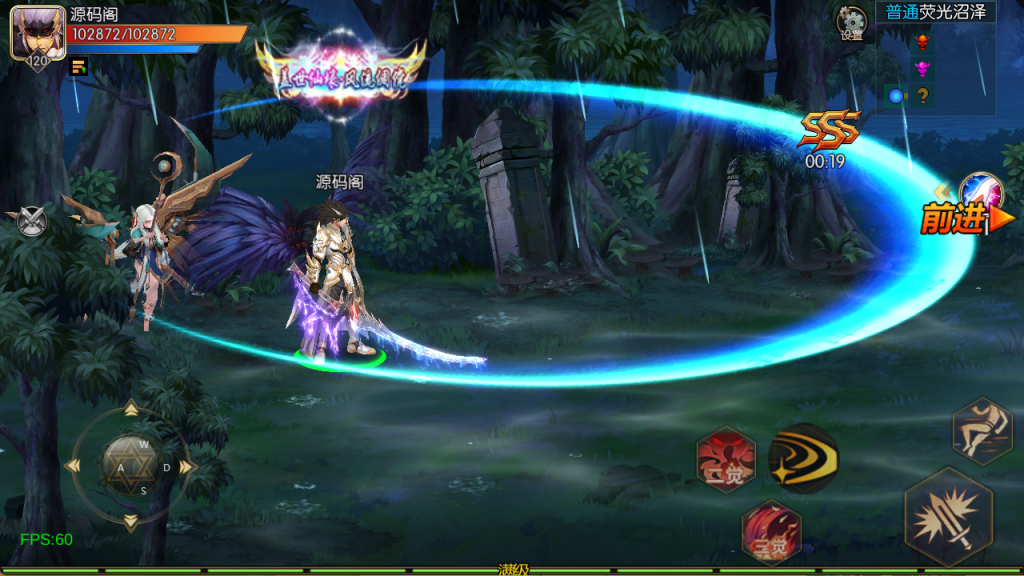Activate the 三觉 awakening skill

[771, 530]
